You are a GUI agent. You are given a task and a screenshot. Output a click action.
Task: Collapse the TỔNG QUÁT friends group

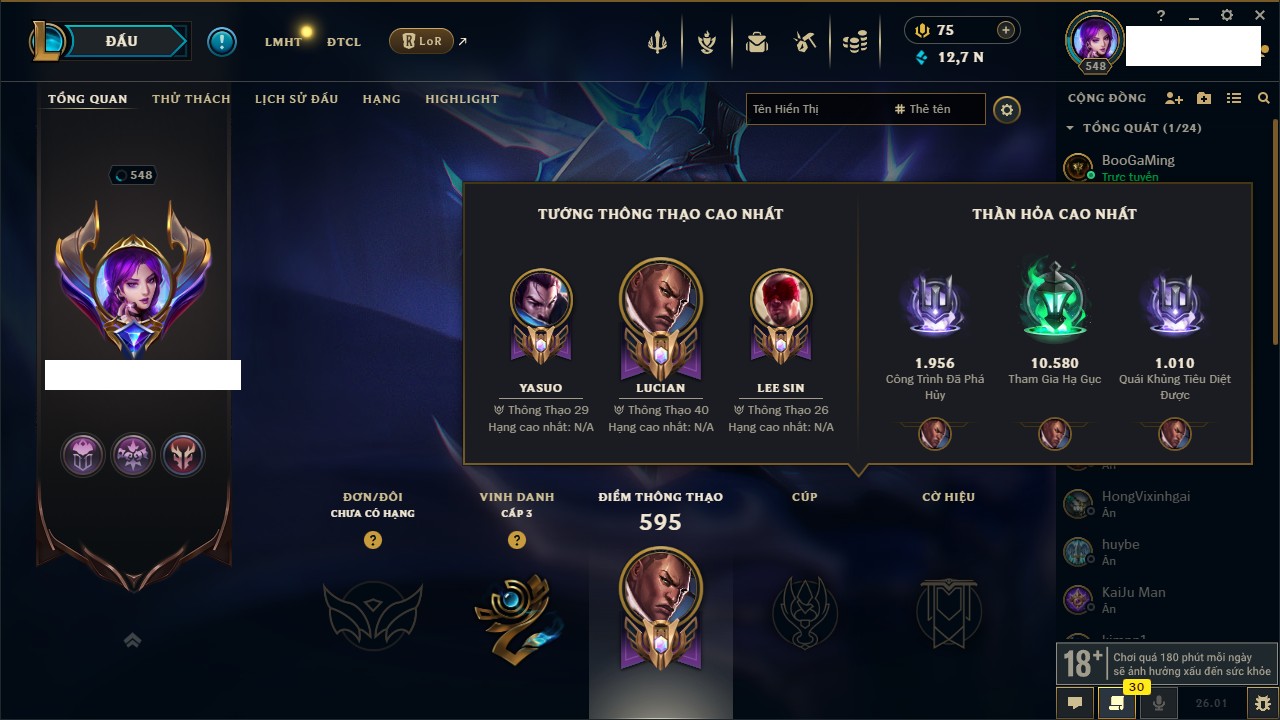[x=1070, y=128]
